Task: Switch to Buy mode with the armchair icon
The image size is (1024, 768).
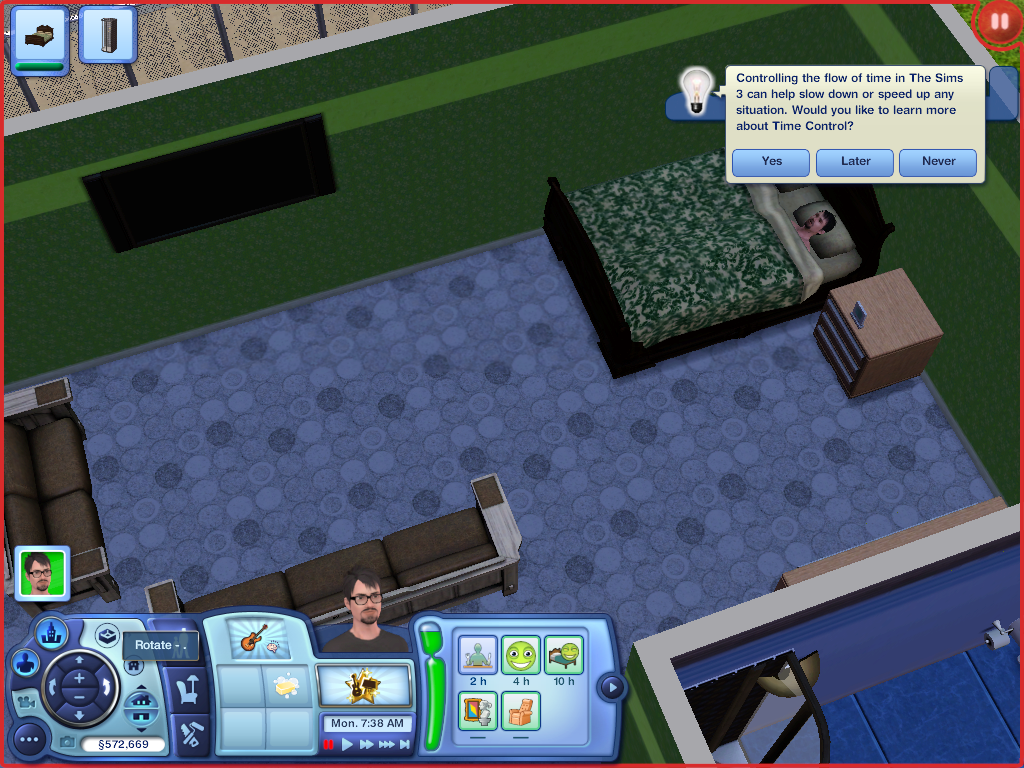Action: coord(187,690)
